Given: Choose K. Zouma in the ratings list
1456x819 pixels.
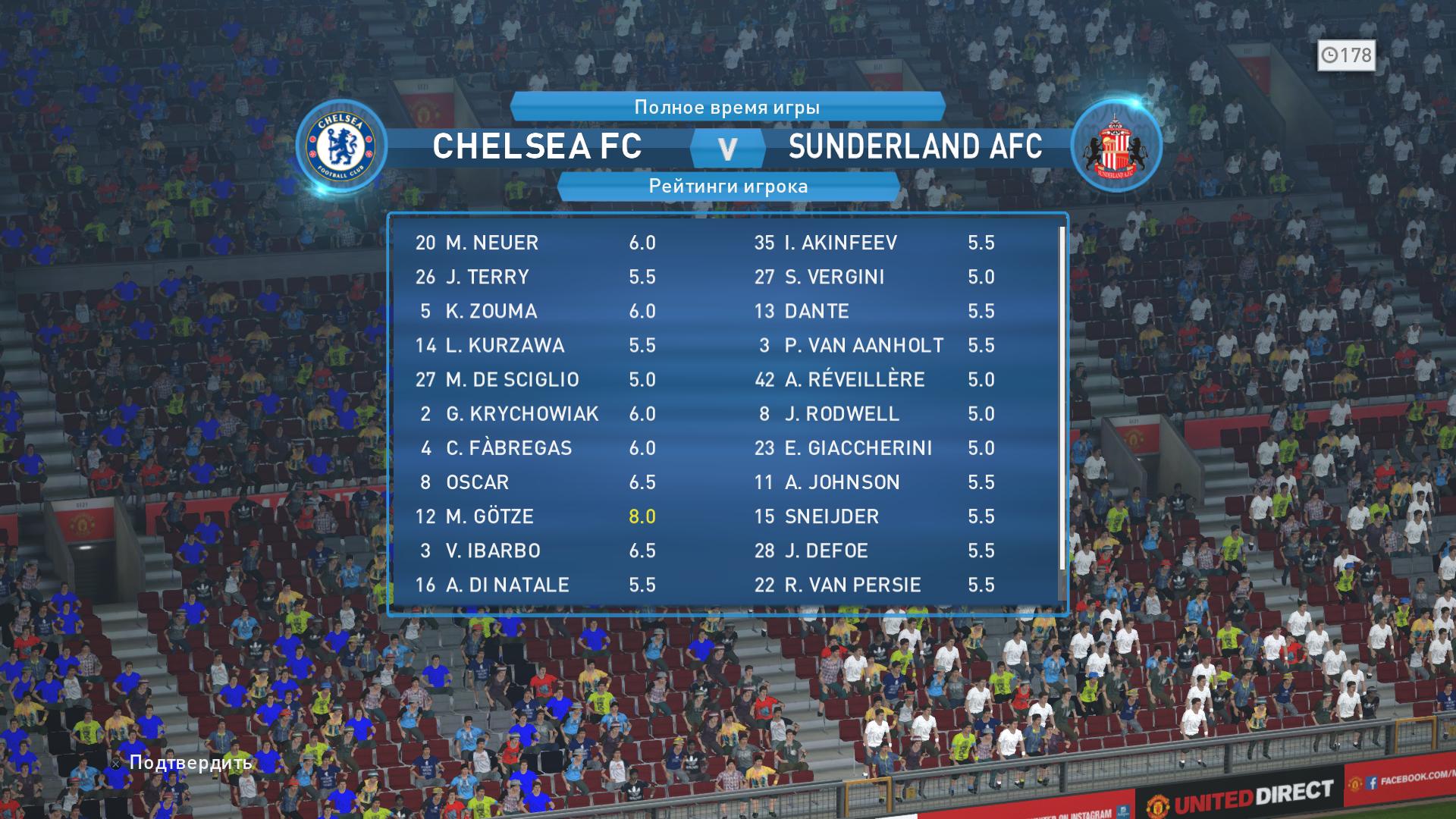Looking at the screenshot, I should click(x=535, y=311).
